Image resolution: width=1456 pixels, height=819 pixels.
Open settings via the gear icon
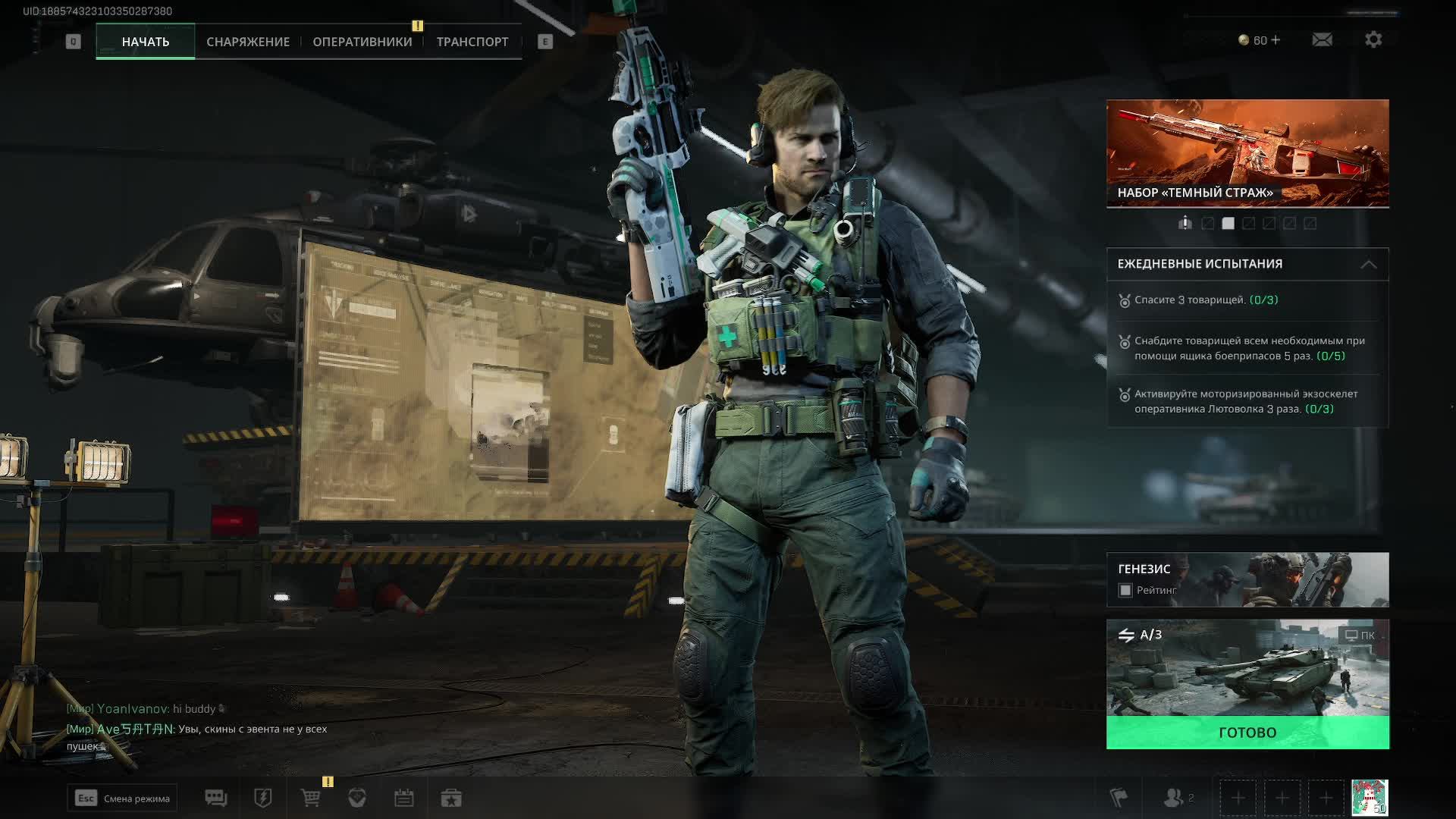click(1373, 39)
